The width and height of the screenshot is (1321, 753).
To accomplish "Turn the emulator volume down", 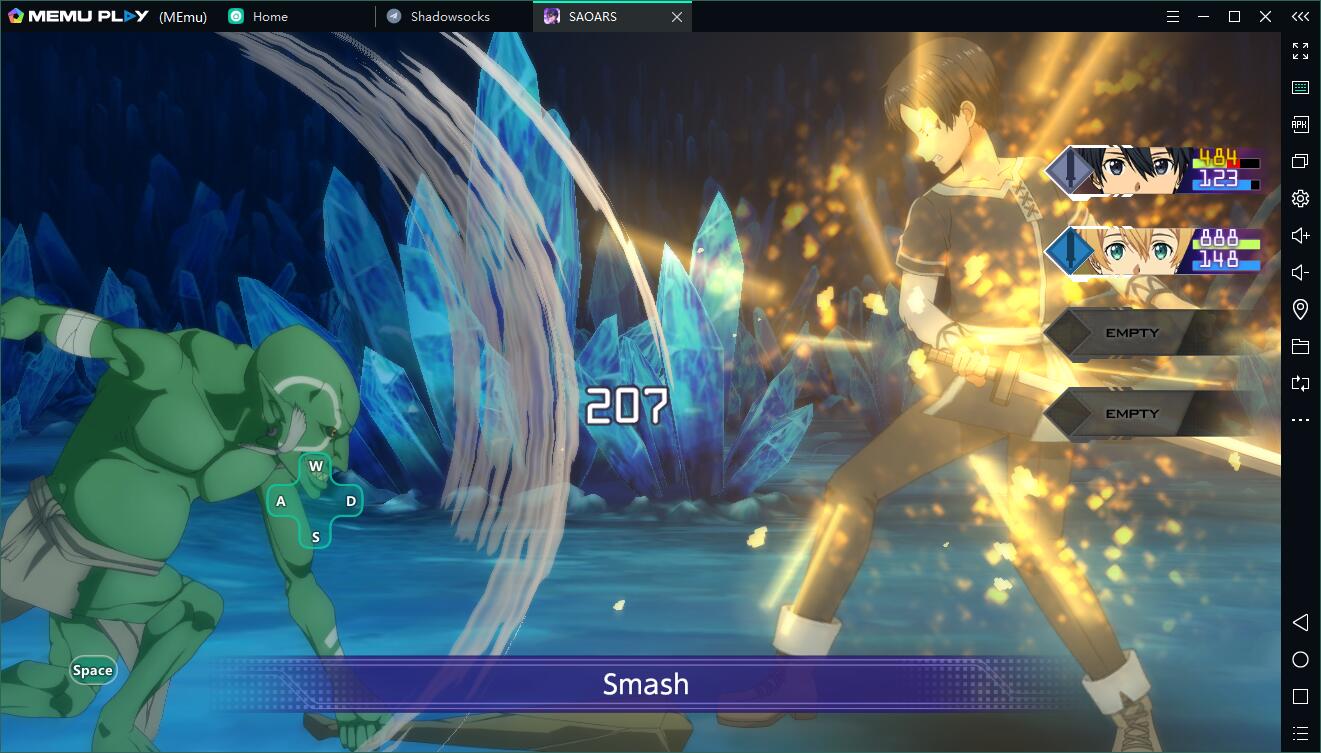I will [1300, 272].
